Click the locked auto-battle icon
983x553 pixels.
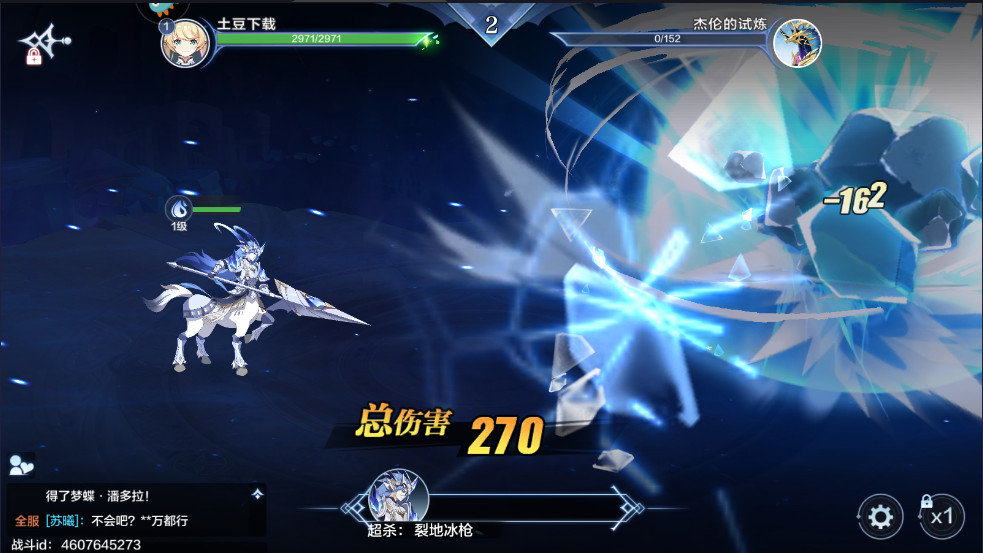coord(43,42)
